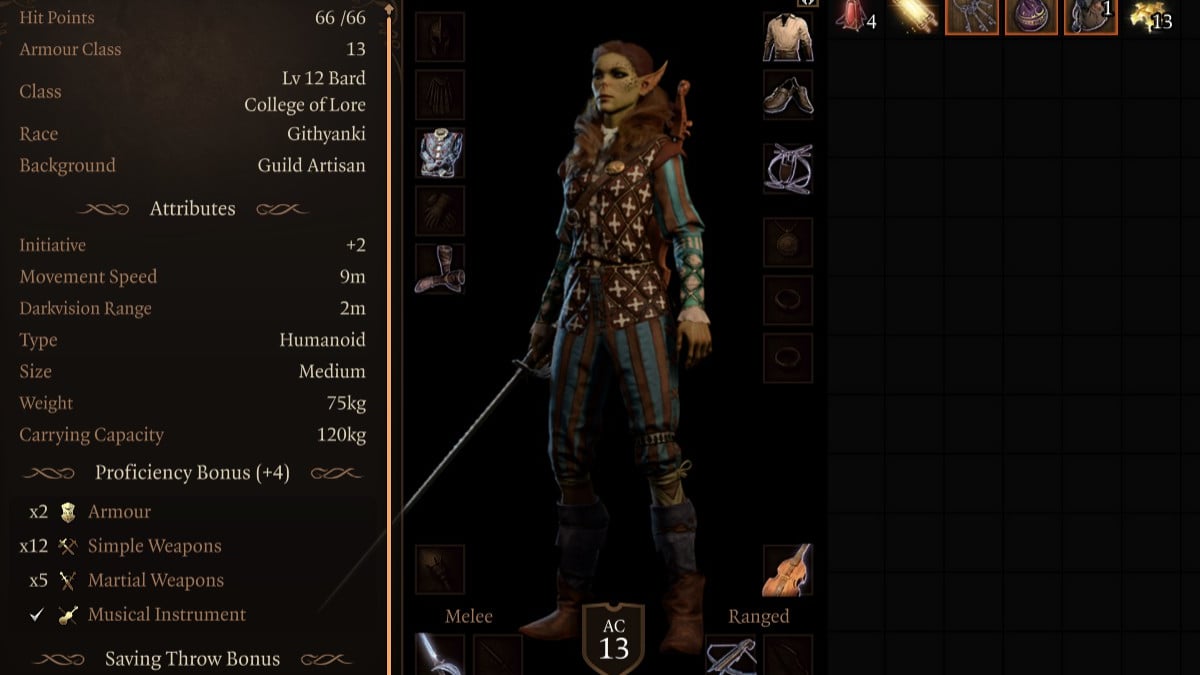Select the camp shoes slot

[788, 94]
